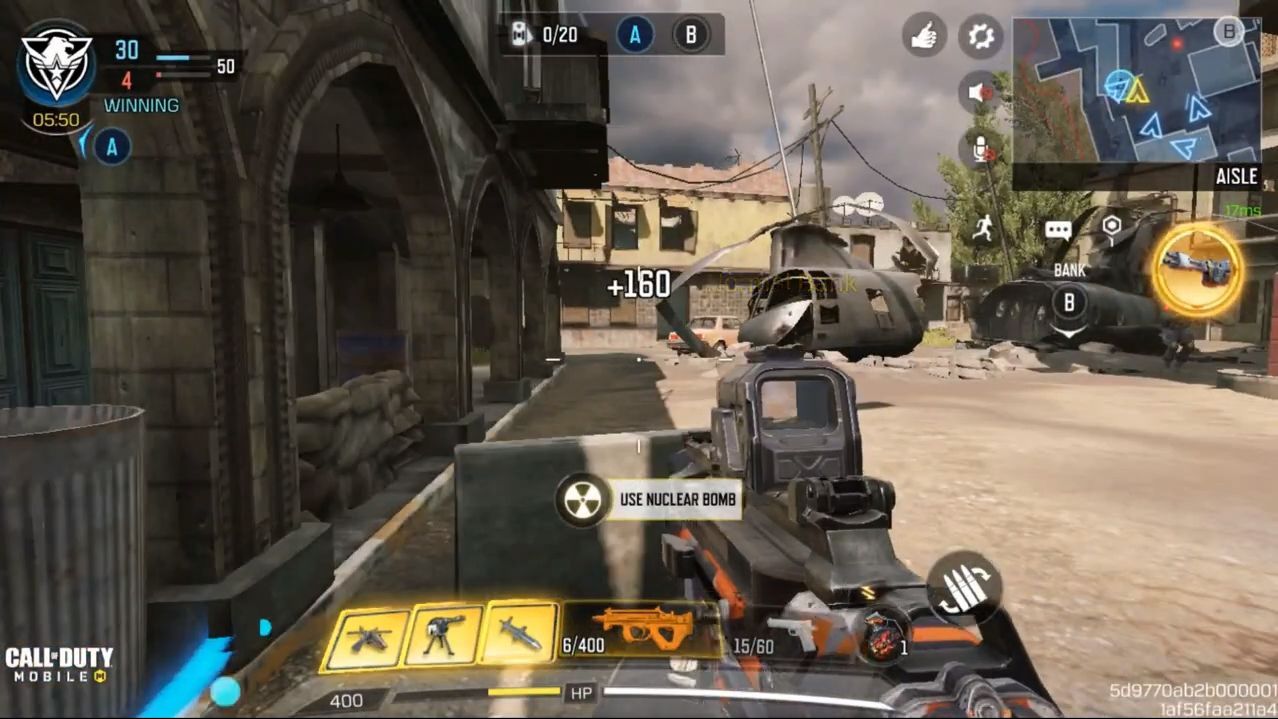Select the hexagon marker icon
The width and height of the screenshot is (1278, 719).
click(1111, 227)
